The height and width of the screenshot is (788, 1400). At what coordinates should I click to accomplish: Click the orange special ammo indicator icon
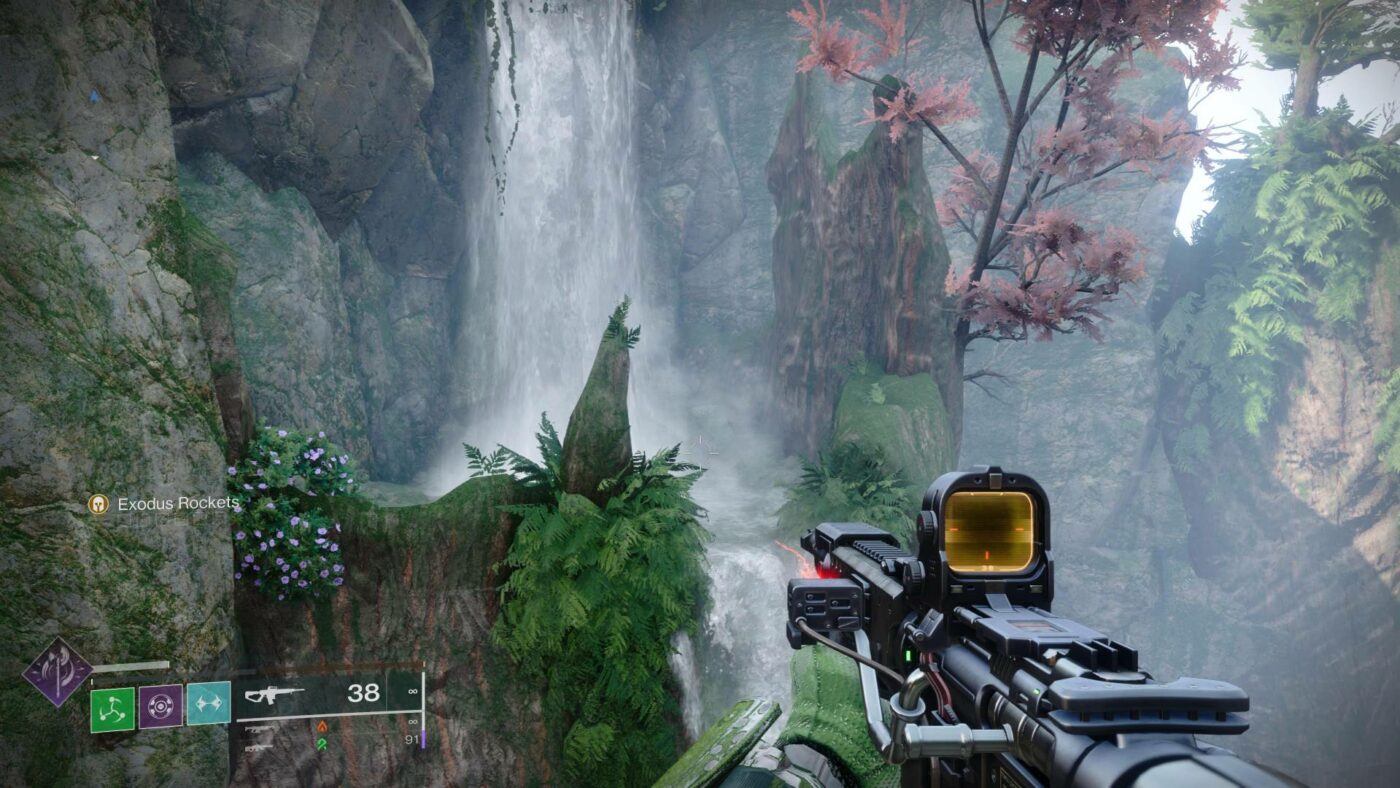pyautogui.click(x=323, y=727)
